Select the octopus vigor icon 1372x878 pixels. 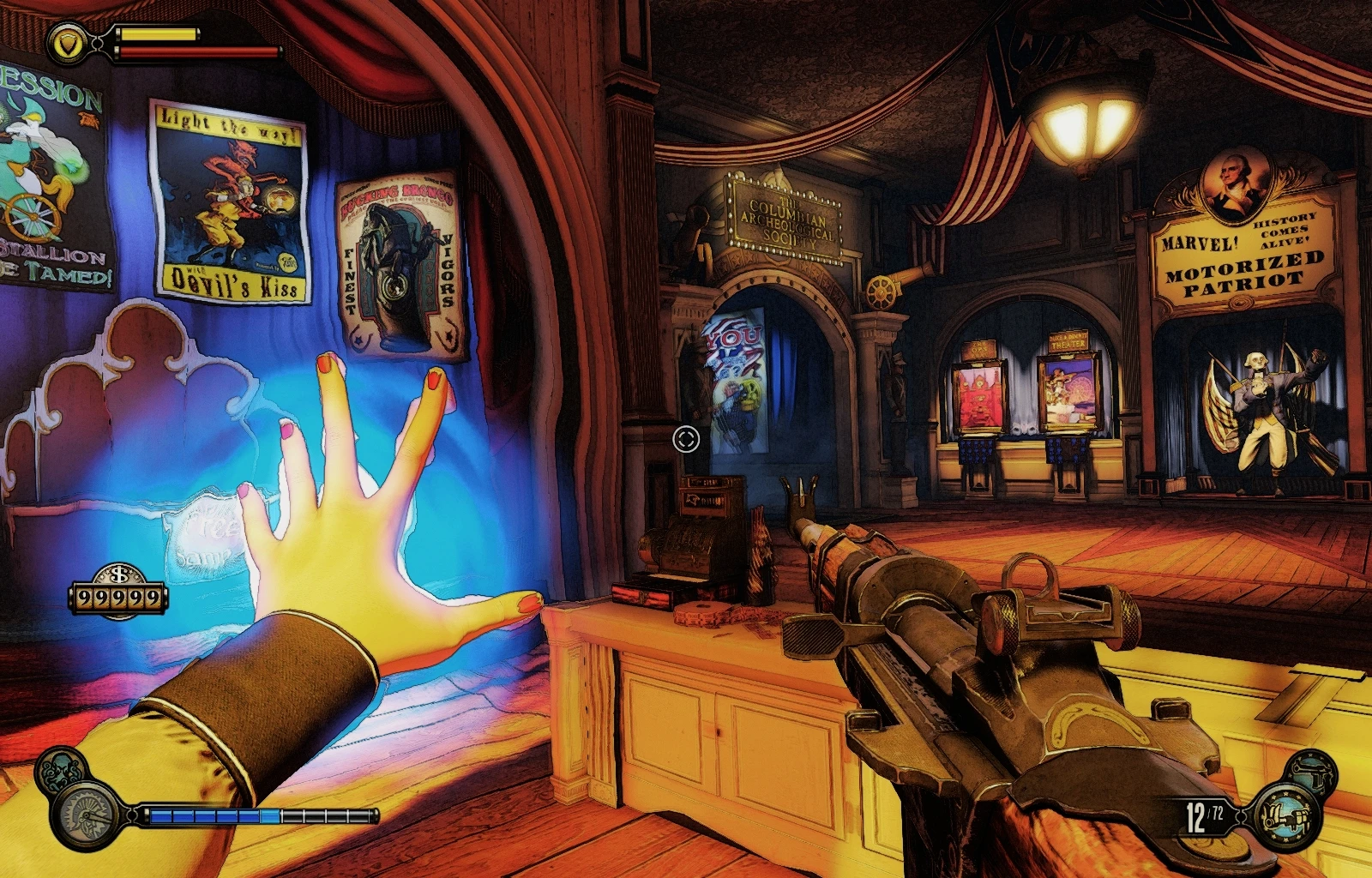60,771
